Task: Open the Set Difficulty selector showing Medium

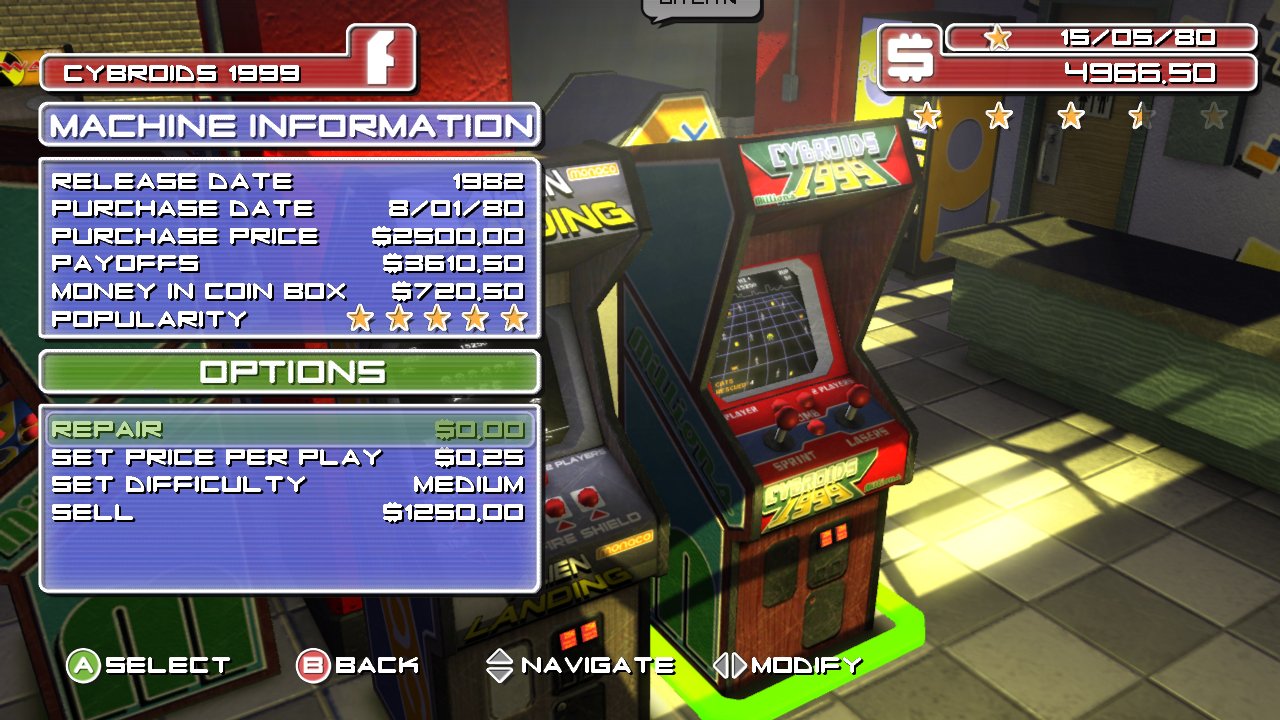Action: click(469, 484)
